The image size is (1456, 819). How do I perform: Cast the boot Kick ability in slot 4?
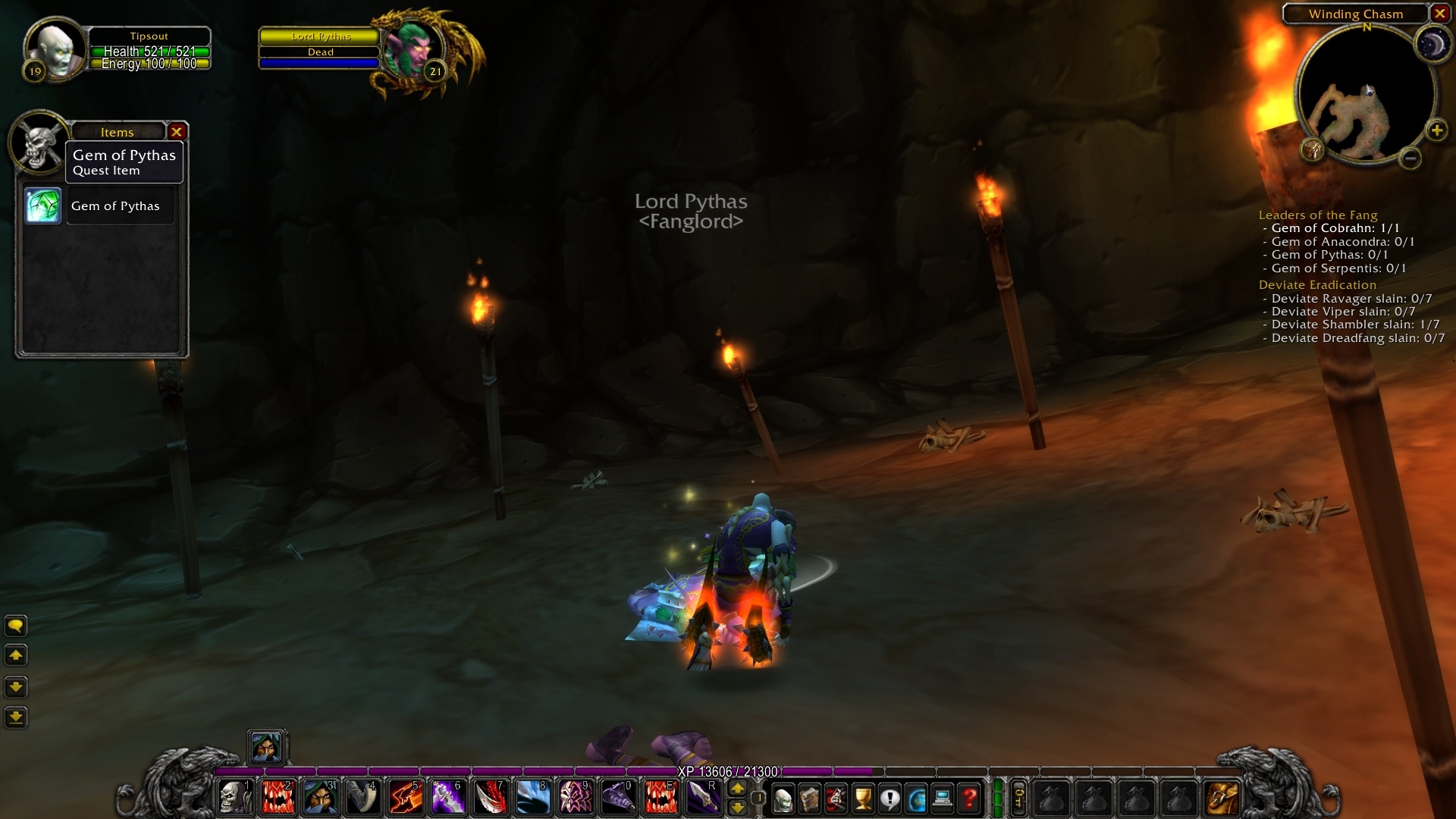[x=362, y=799]
